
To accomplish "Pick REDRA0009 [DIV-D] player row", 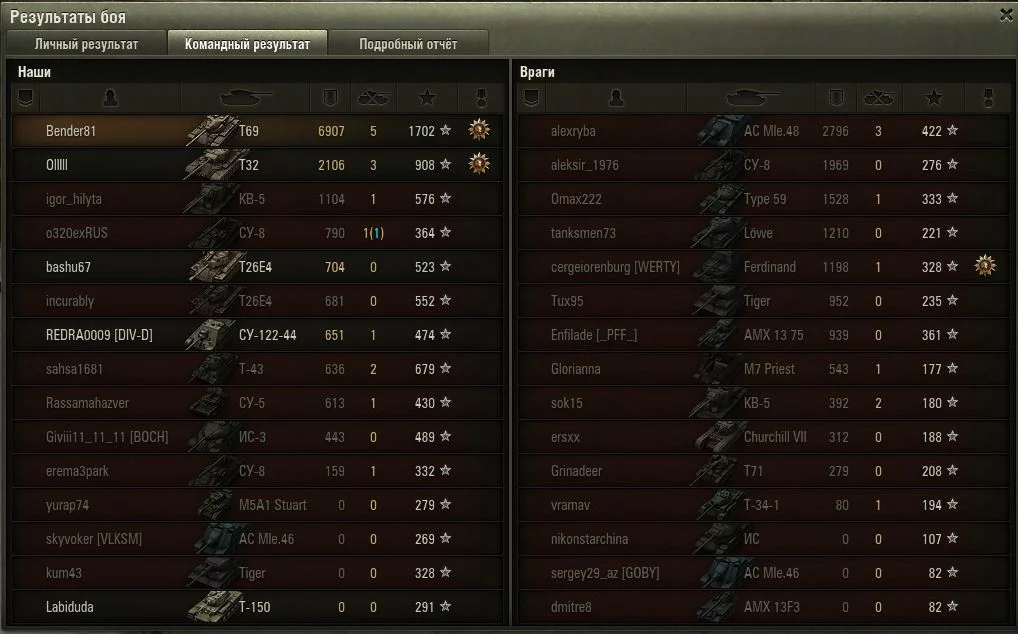I will point(99,335).
